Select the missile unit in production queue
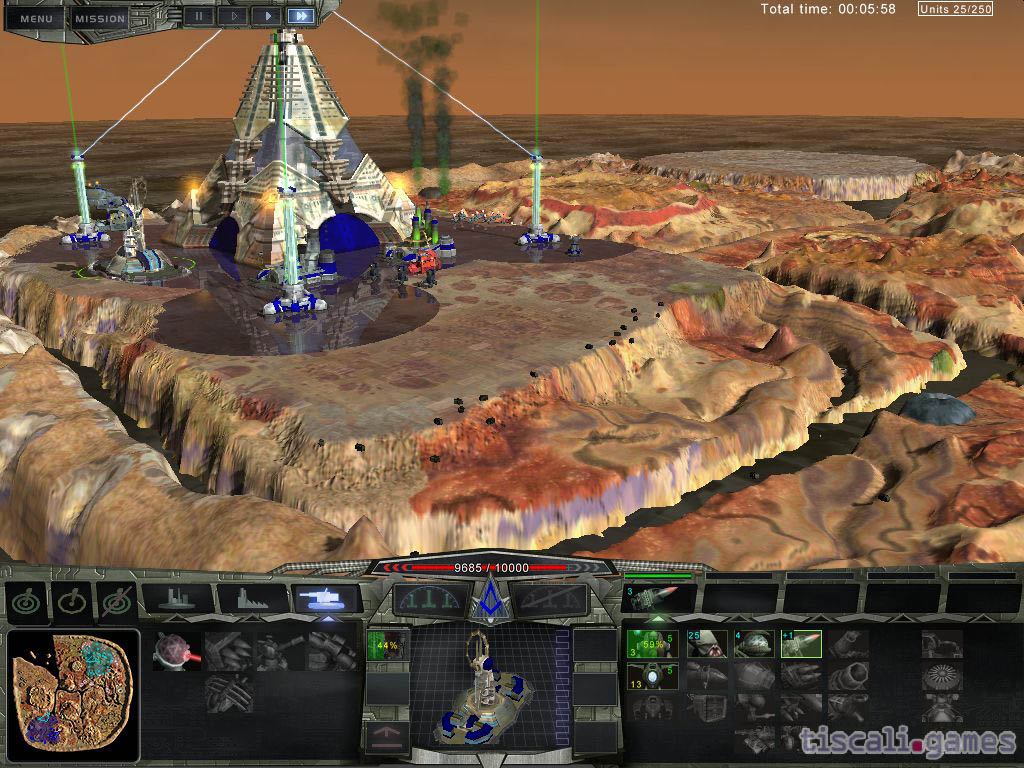1024x768 pixels. 658,598
